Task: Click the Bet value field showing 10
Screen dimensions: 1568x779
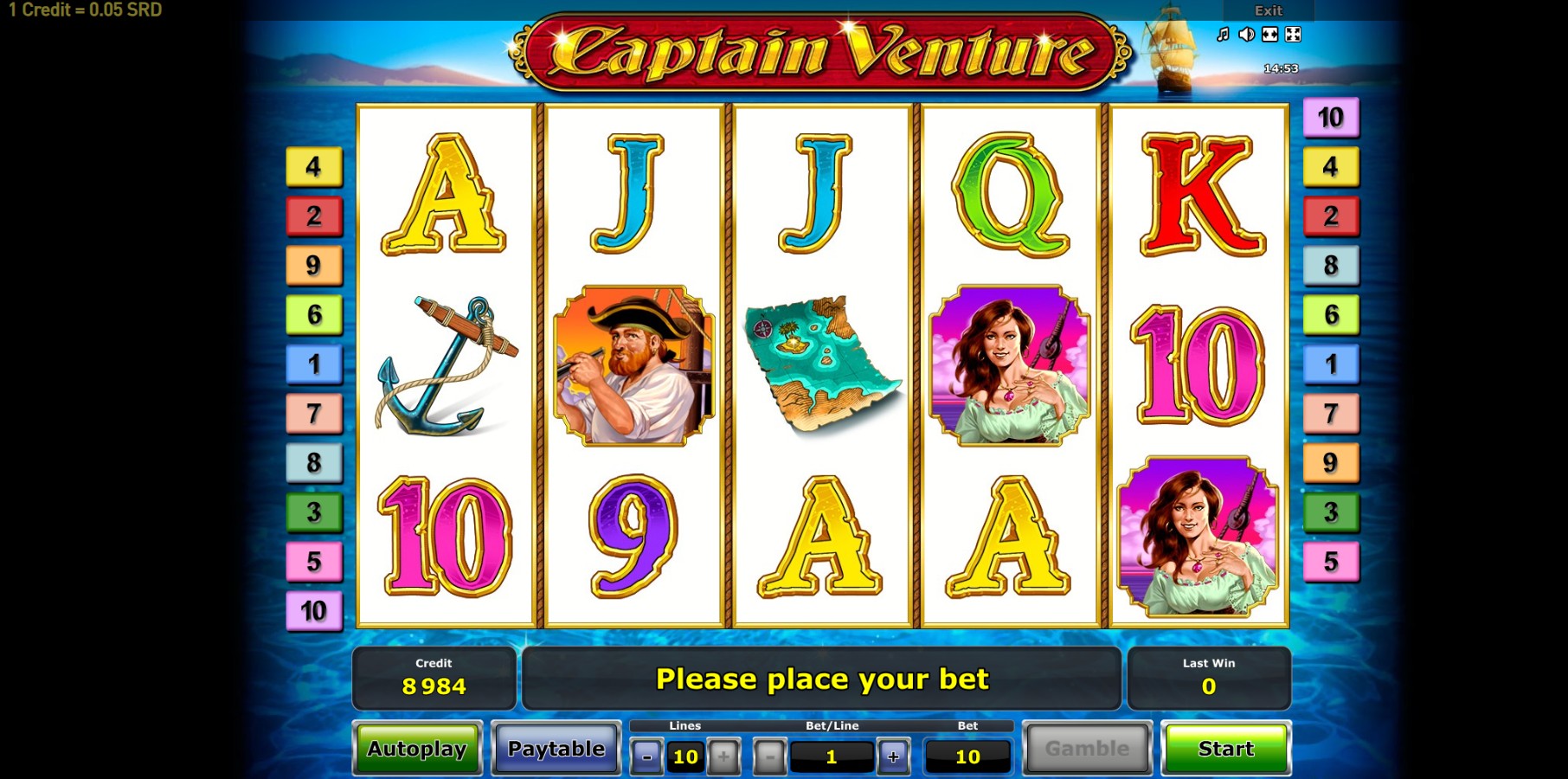Action: (x=967, y=756)
